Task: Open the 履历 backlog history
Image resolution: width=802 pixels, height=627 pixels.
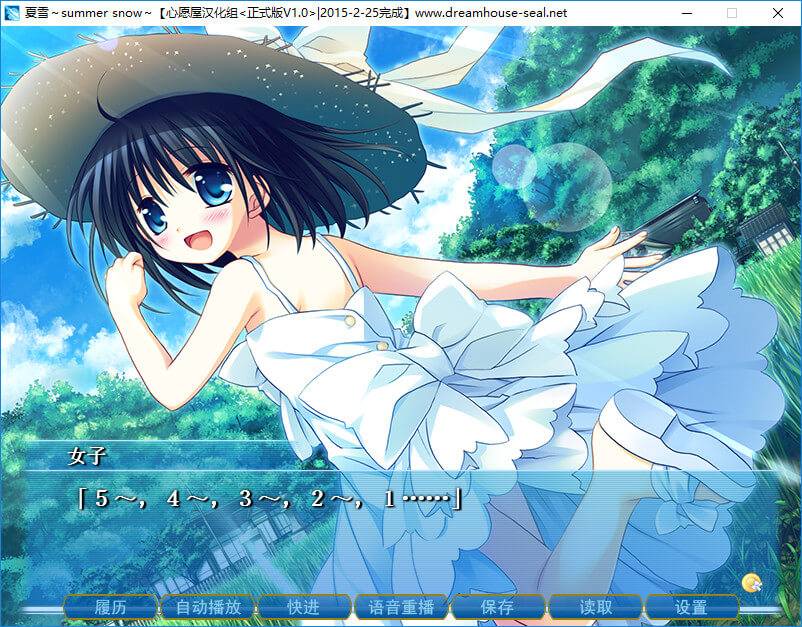Action: point(111,607)
